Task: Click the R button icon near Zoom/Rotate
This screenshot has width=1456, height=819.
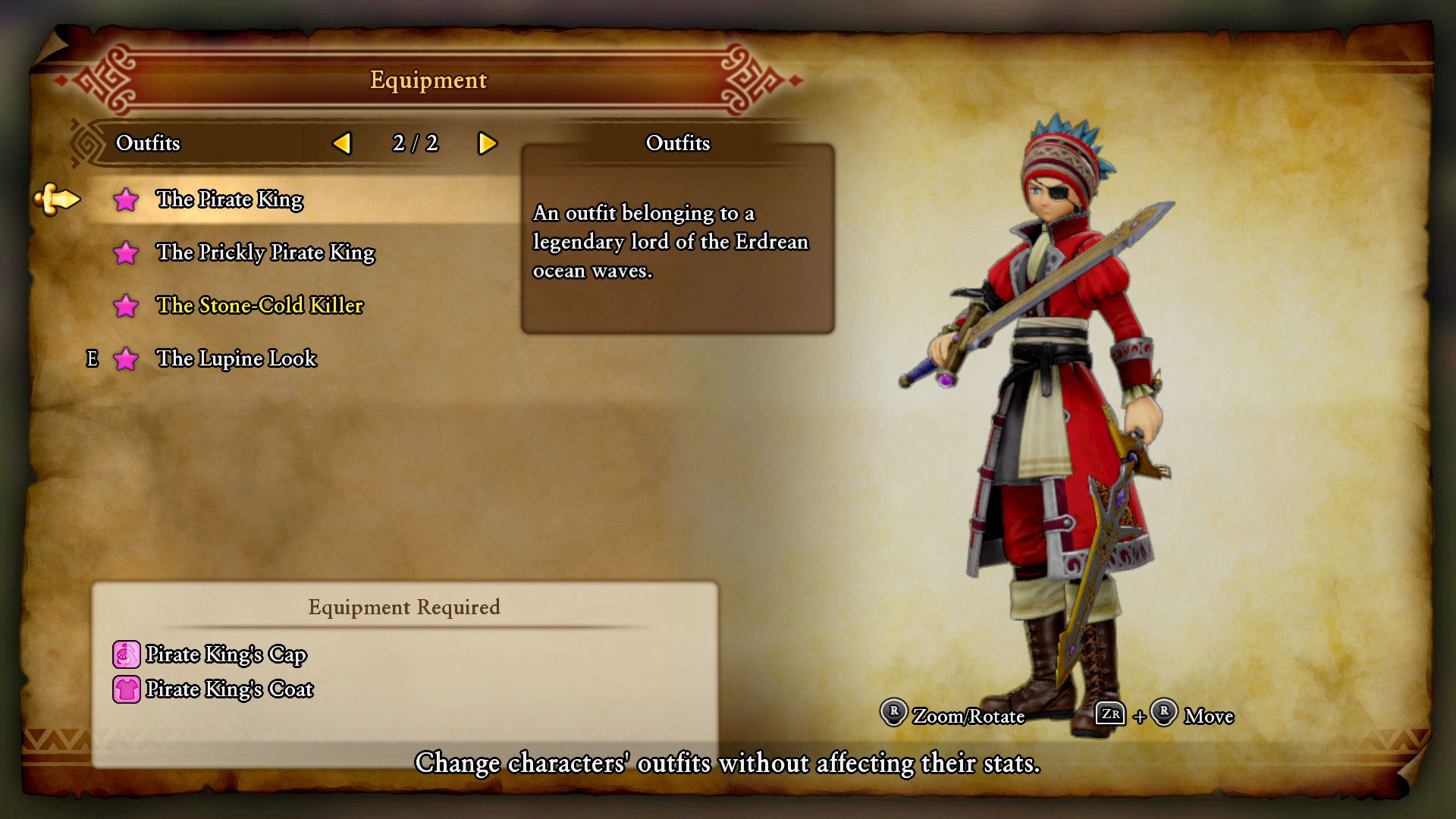Action: tap(893, 715)
